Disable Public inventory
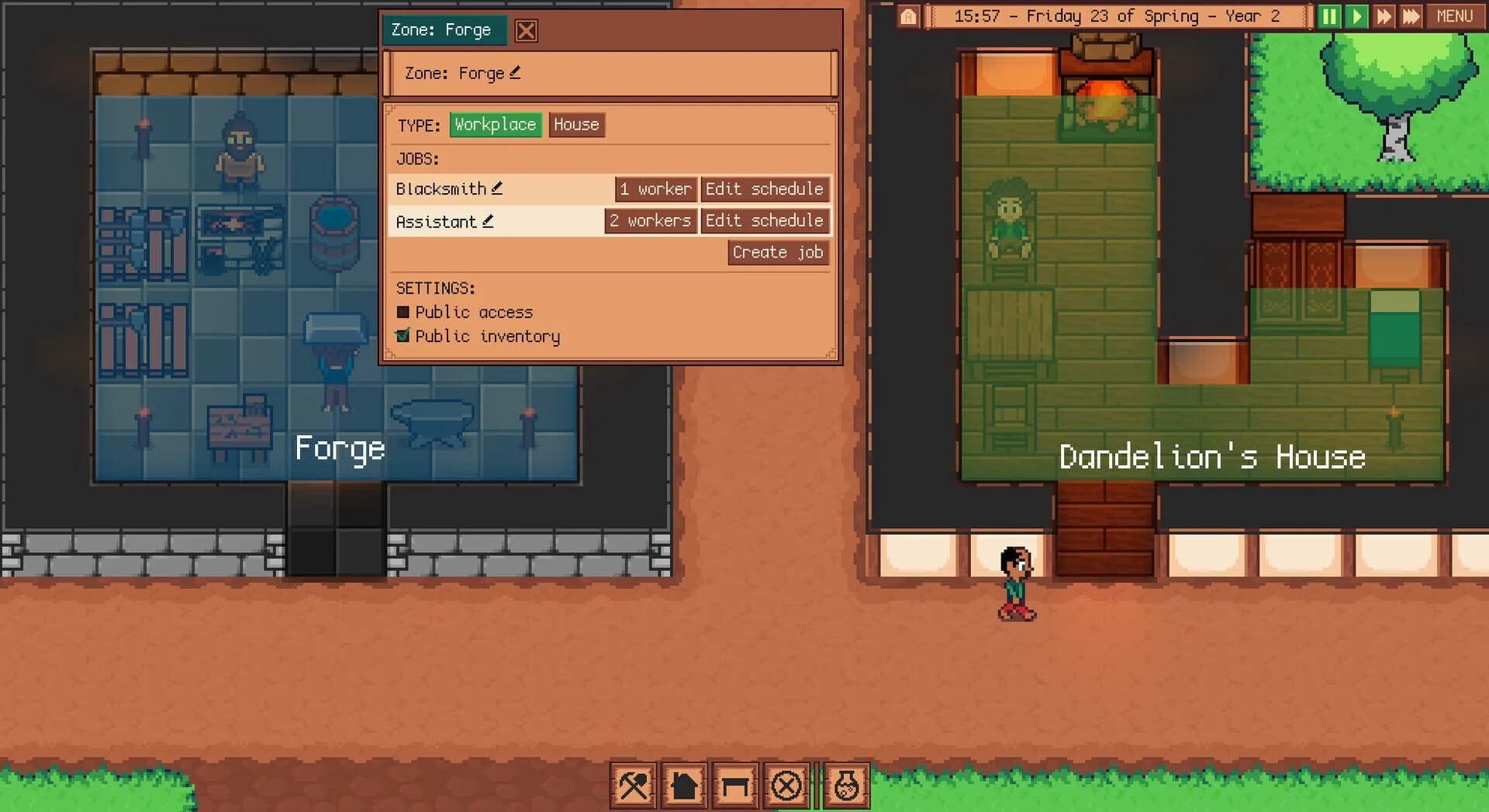This screenshot has width=1489, height=812. point(403,336)
